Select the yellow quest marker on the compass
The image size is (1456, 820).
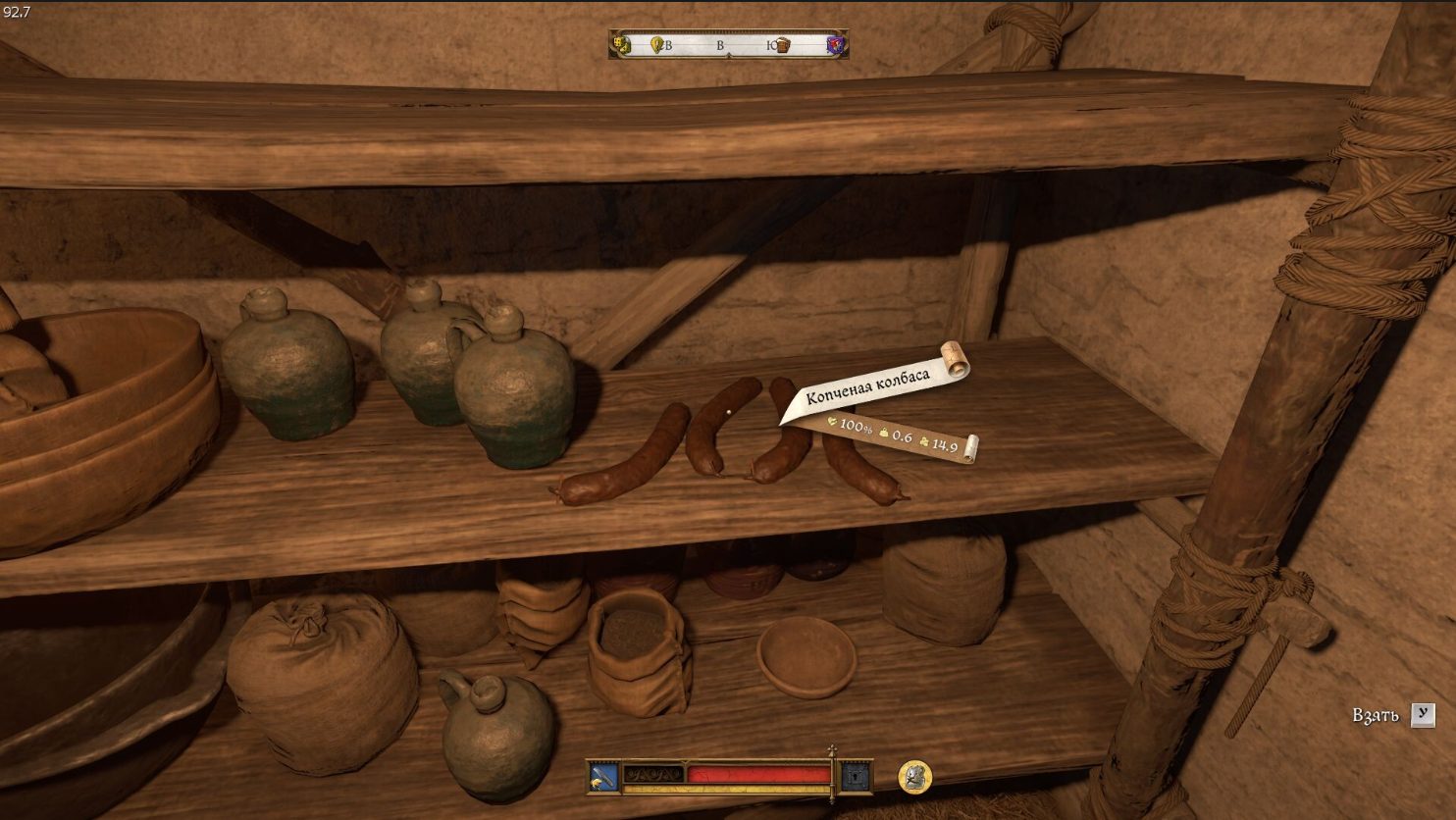(x=656, y=44)
